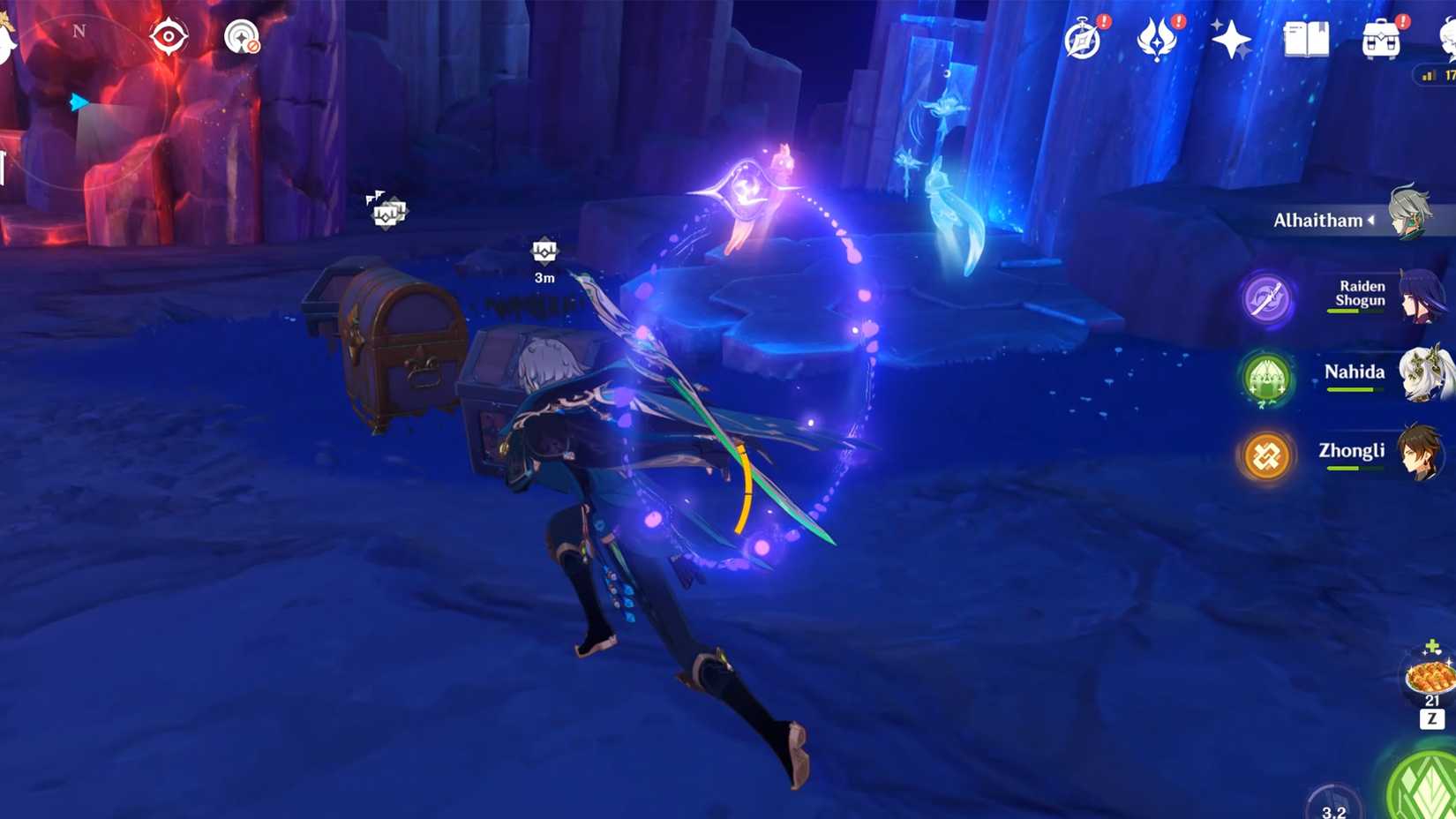
Task: Click the Raiden Shogun elemental skill icon
Action: 1265,300
